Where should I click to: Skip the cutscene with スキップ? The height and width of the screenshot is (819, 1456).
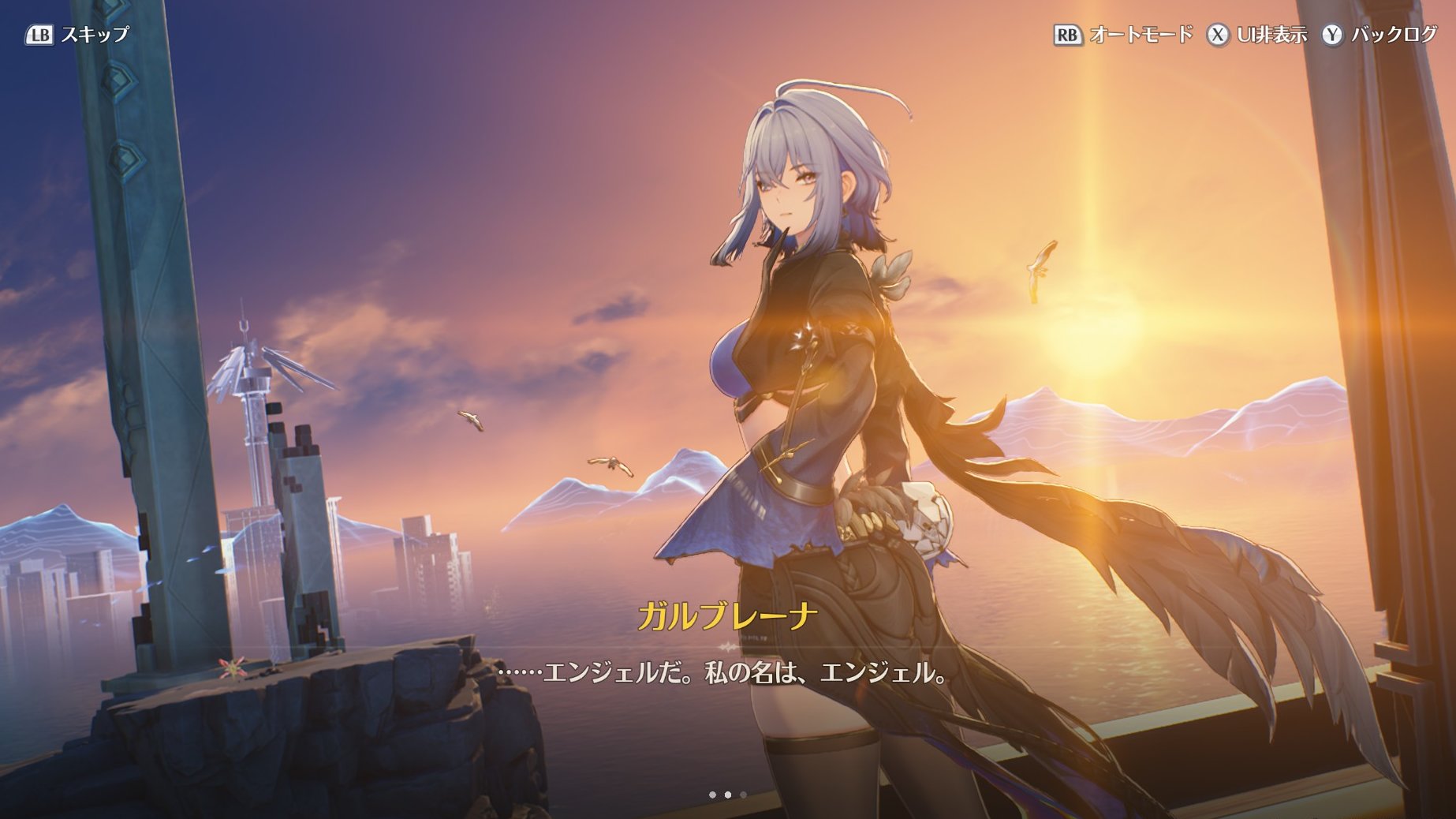pyautogui.click(x=77, y=35)
